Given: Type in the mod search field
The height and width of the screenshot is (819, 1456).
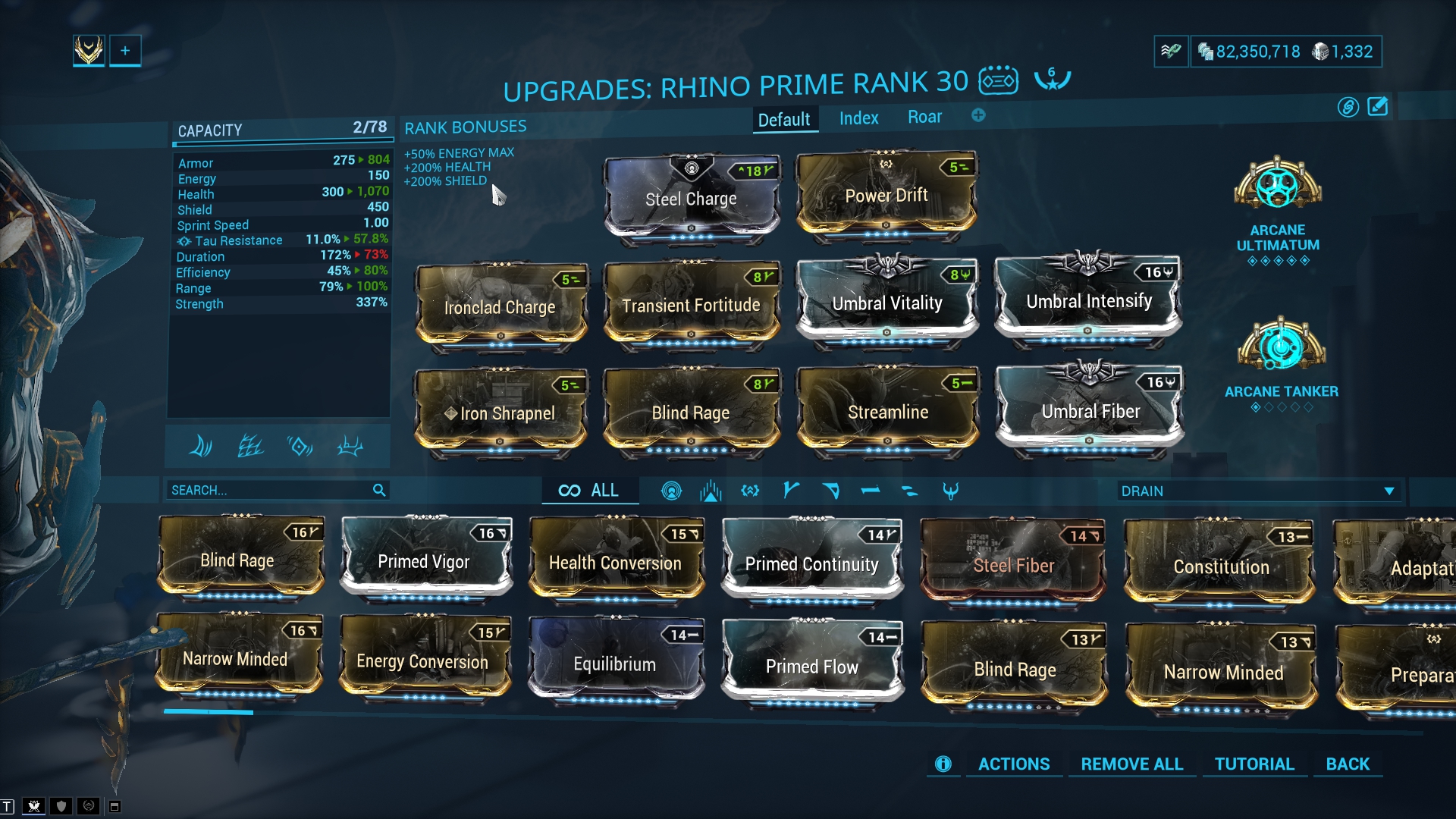Looking at the screenshot, I should coord(269,491).
